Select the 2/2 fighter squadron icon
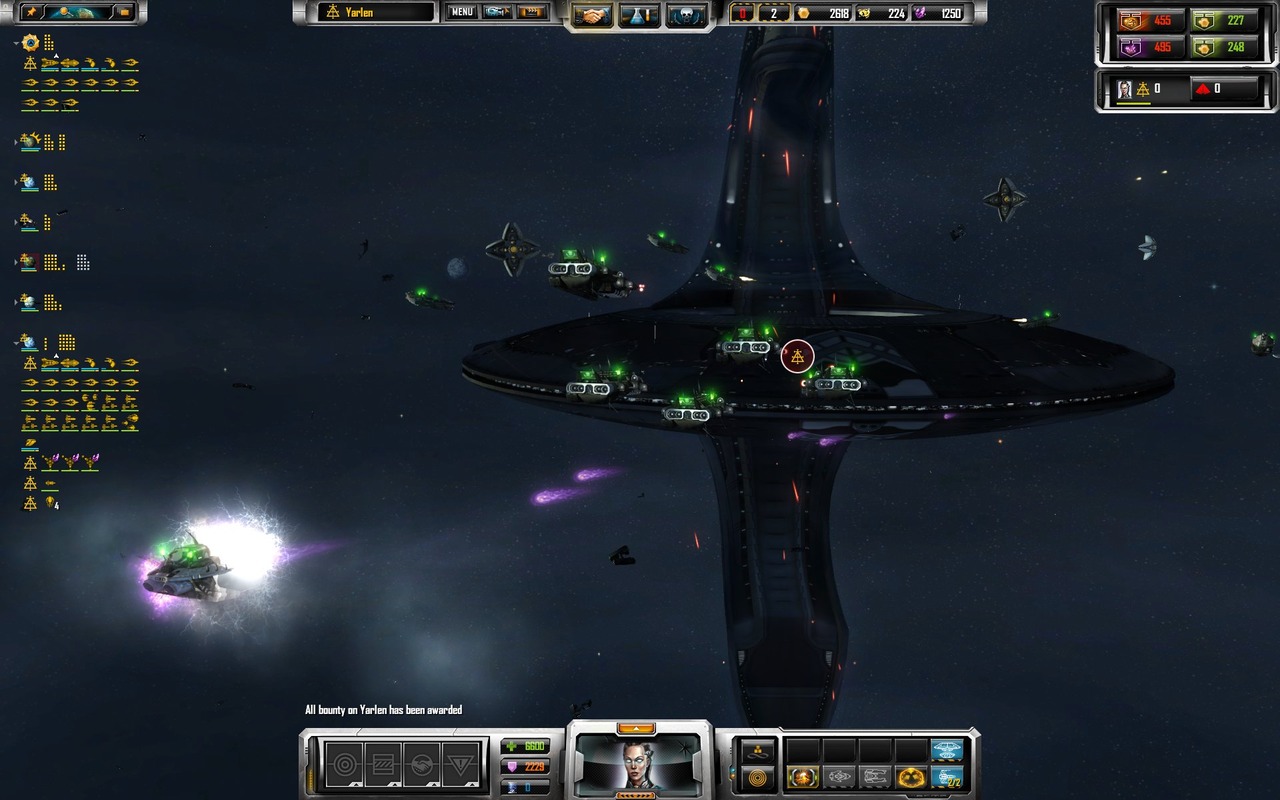 click(x=948, y=777)
